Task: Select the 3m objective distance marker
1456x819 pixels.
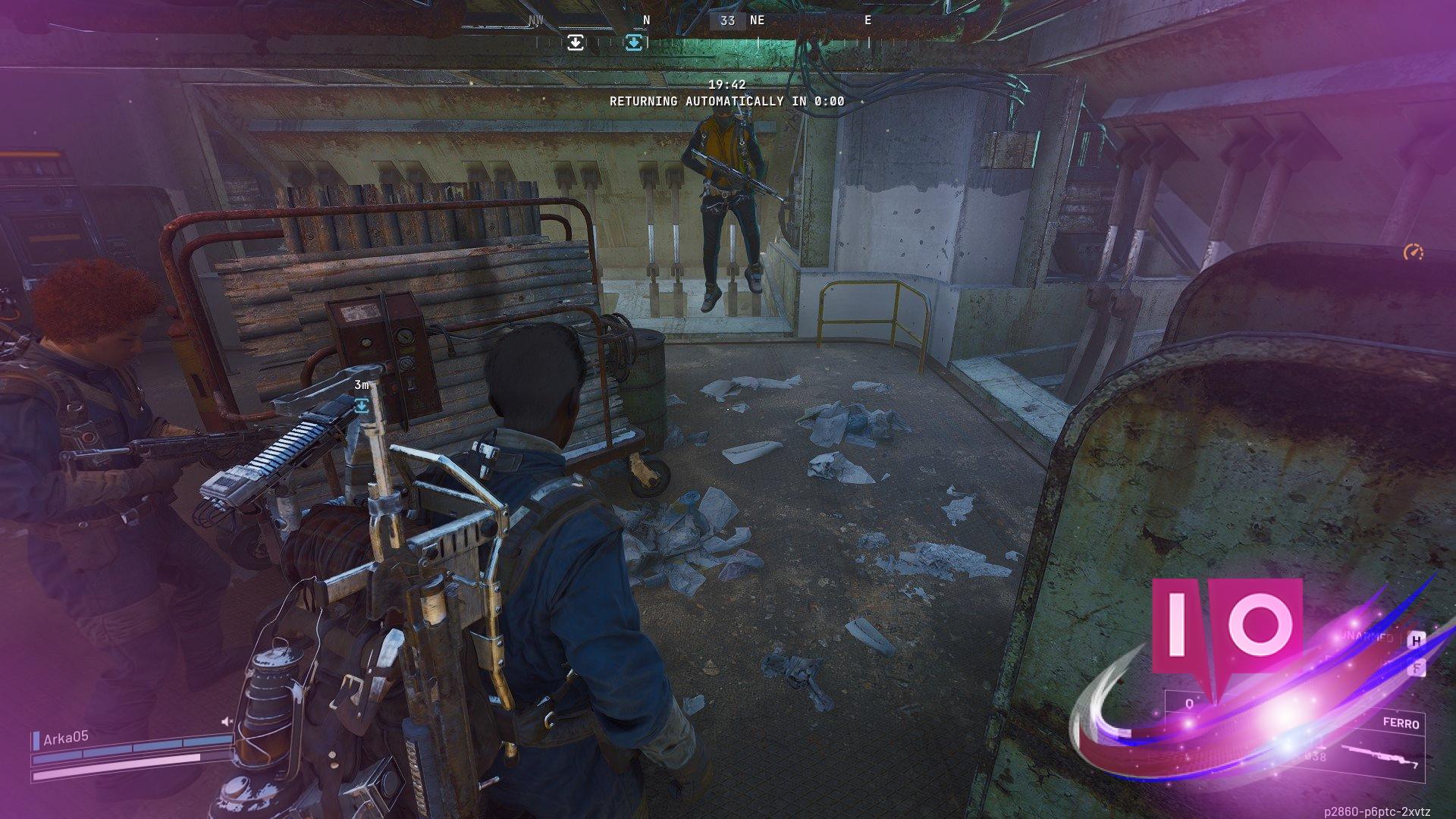Action: [x=362, y=385]
